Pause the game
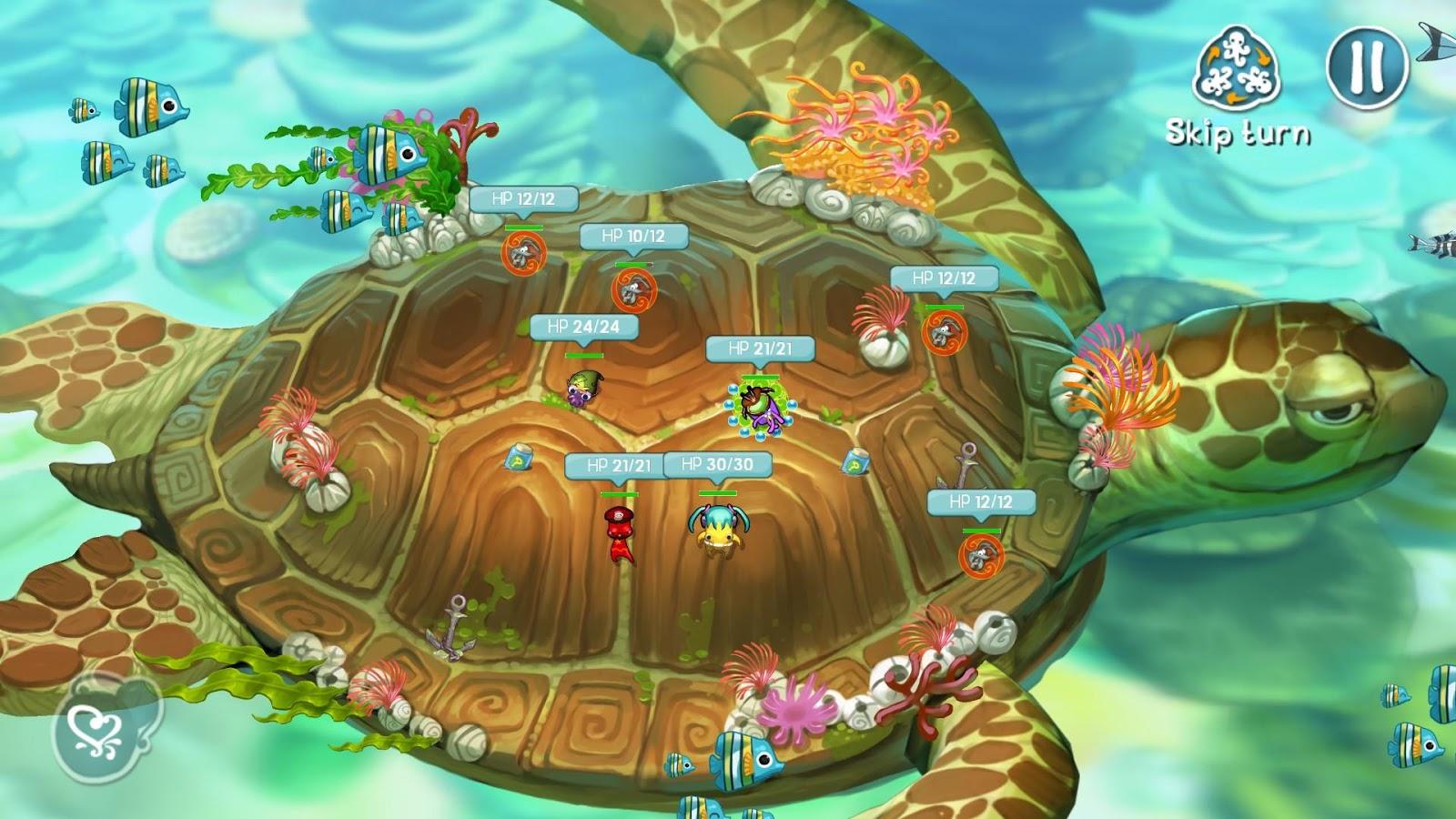This screenshot has height=819, width=1456. [1367, 65]
